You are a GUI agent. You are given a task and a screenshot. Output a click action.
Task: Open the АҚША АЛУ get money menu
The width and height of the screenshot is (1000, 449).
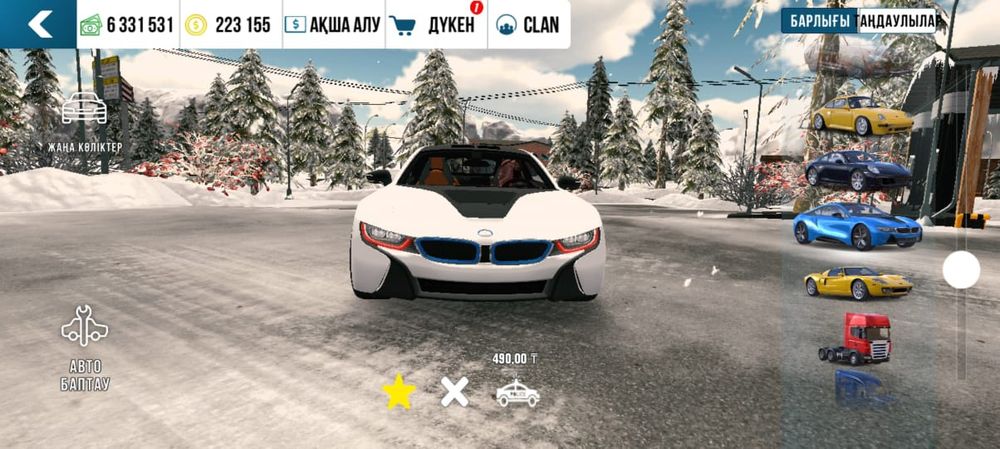point(332,25)
